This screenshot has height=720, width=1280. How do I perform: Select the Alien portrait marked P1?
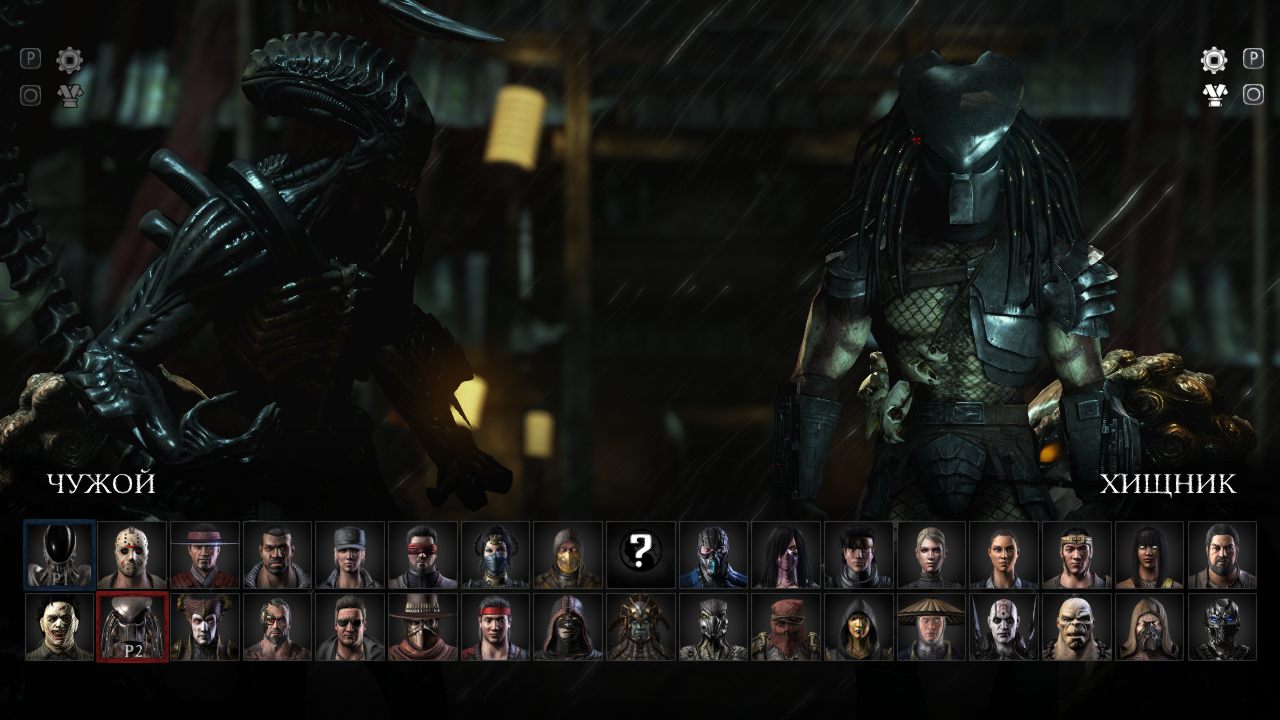[60, 554]
